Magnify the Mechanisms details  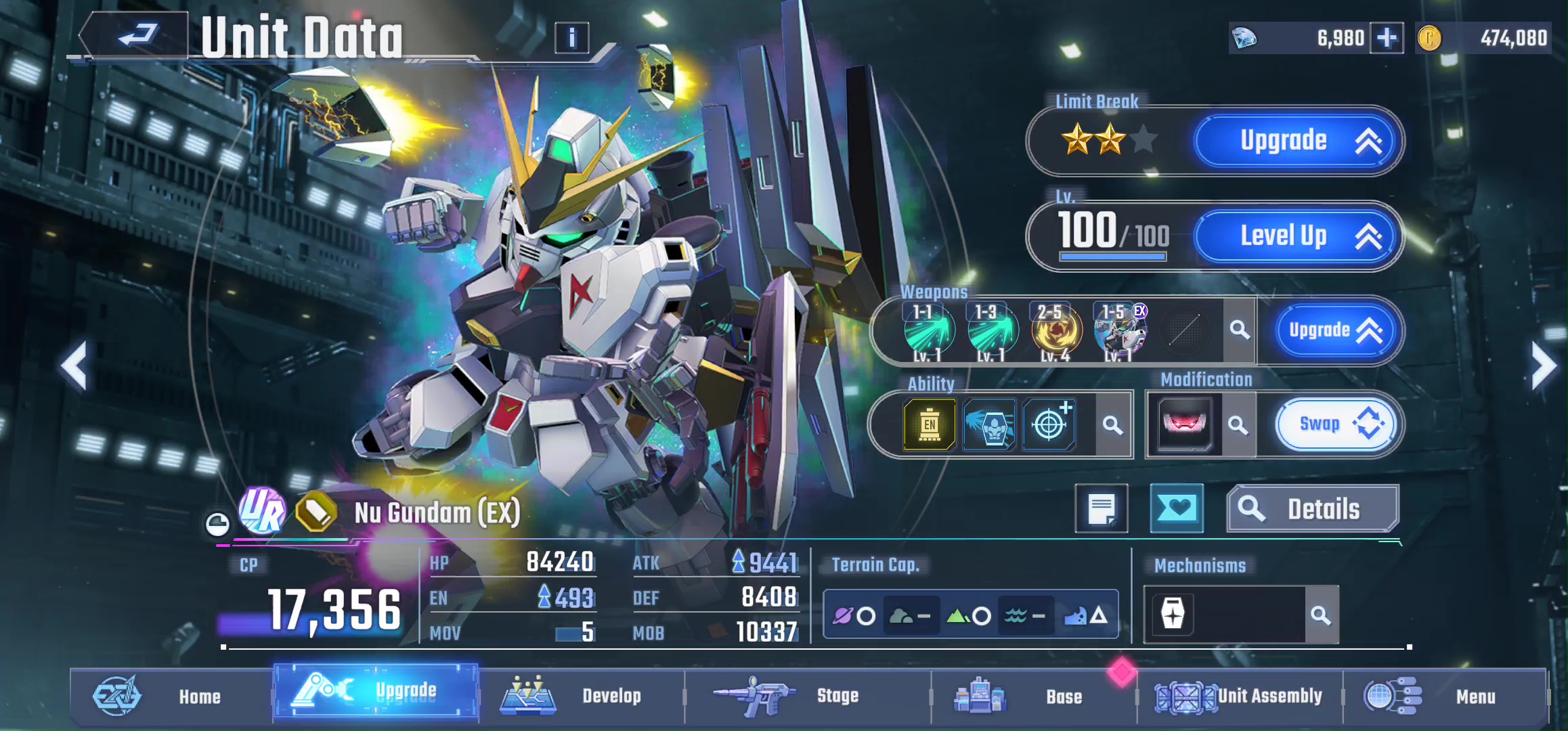1320,615
